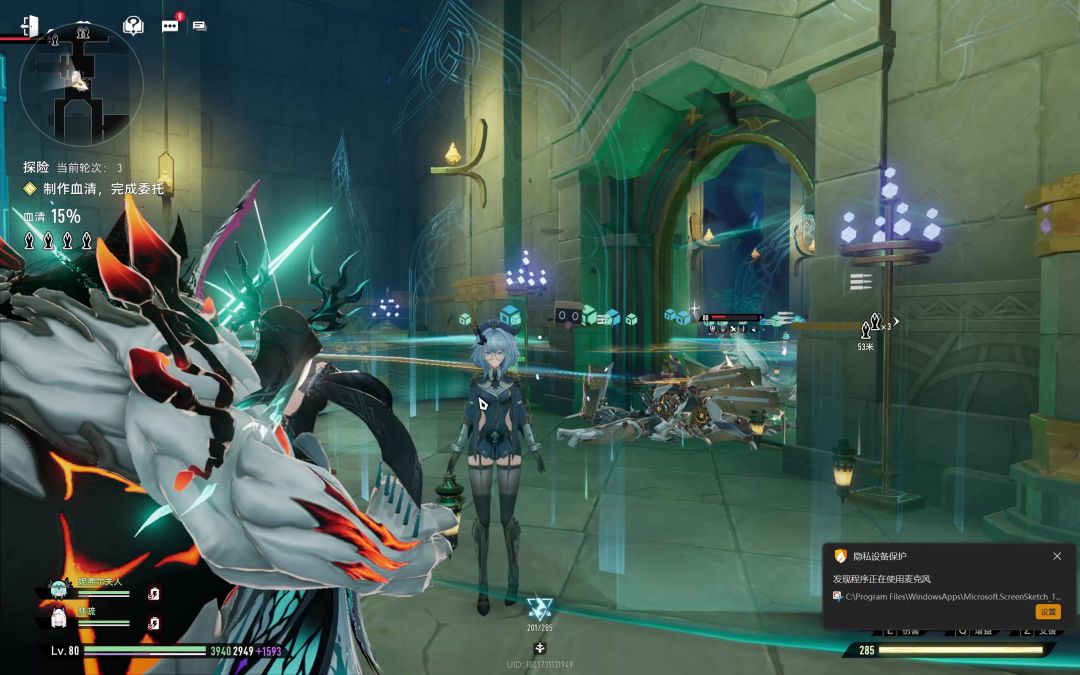Open the message list icon beside chat
This screenshot has width=1080, height=675.
click(199, 26)
